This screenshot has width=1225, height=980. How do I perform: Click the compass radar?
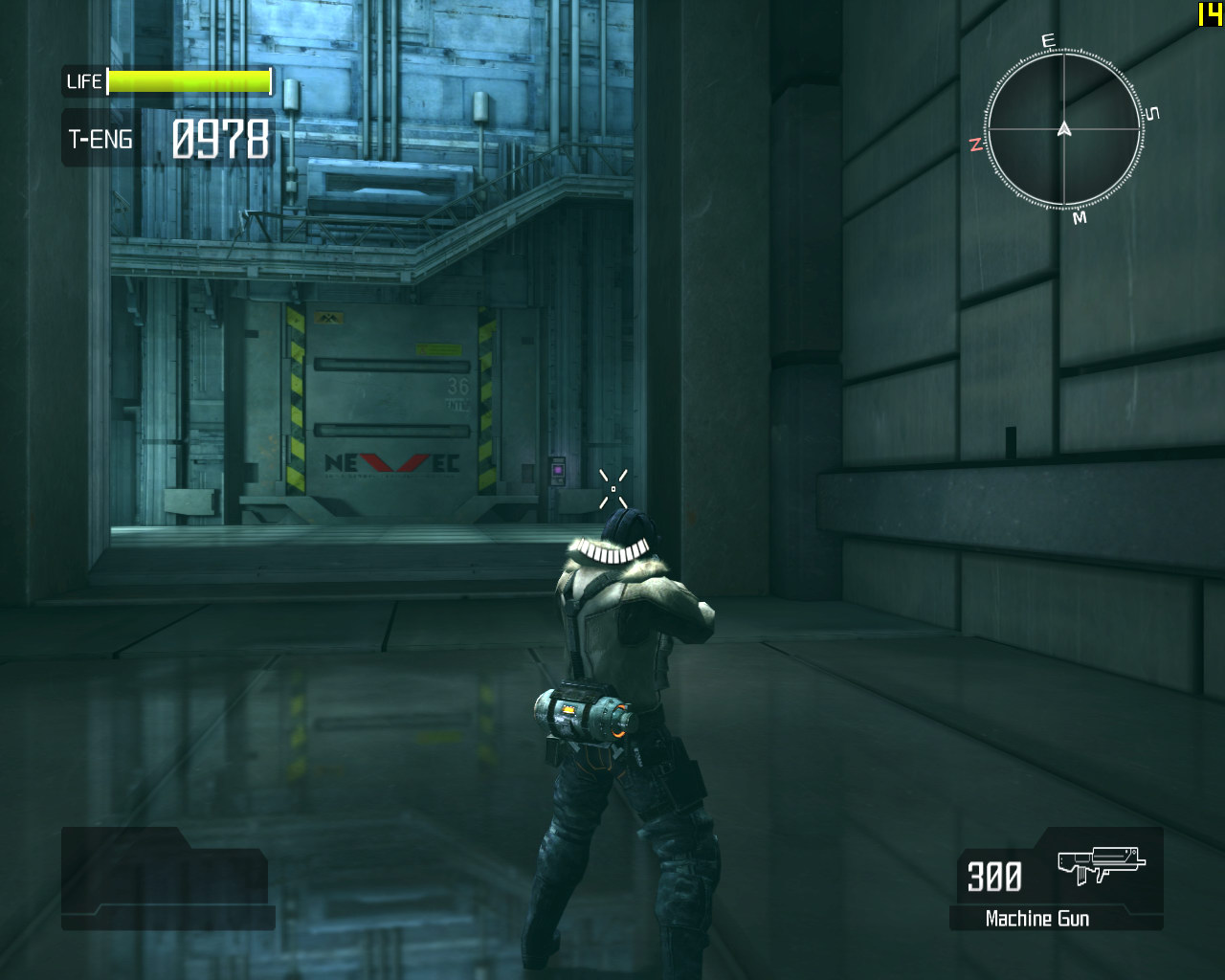1063,129
